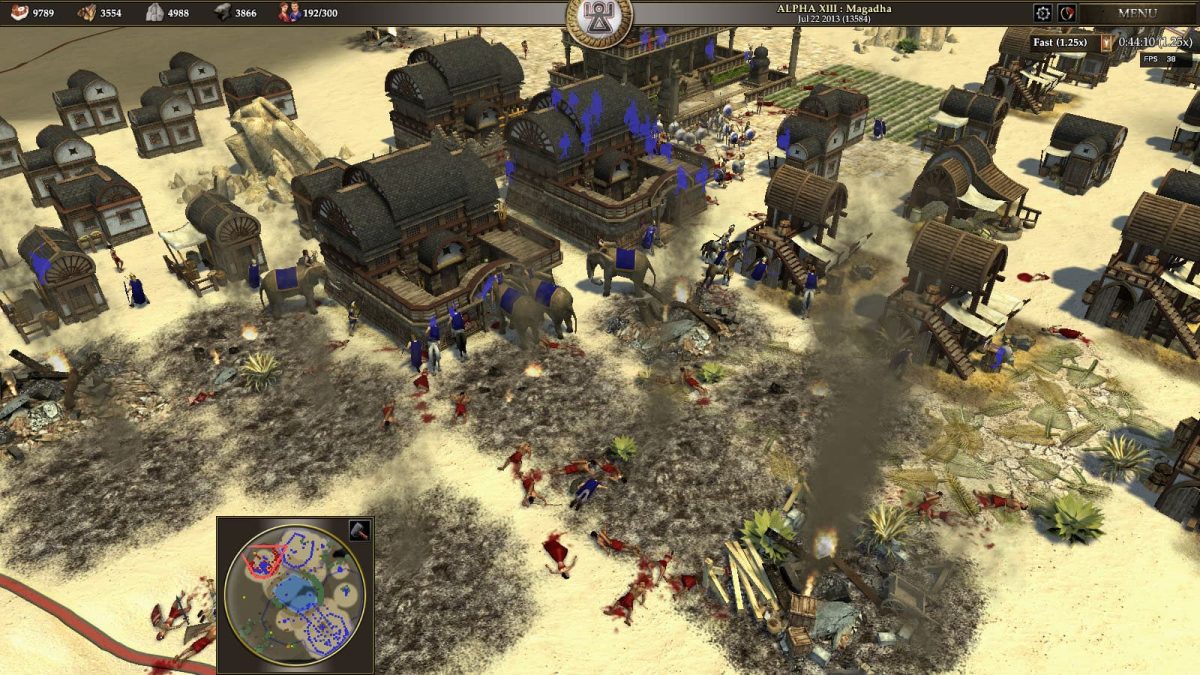The width and height of the screenshot is (1200, 675).
Task: Click the gear settings icon
Action: (x=1043, y=14)
